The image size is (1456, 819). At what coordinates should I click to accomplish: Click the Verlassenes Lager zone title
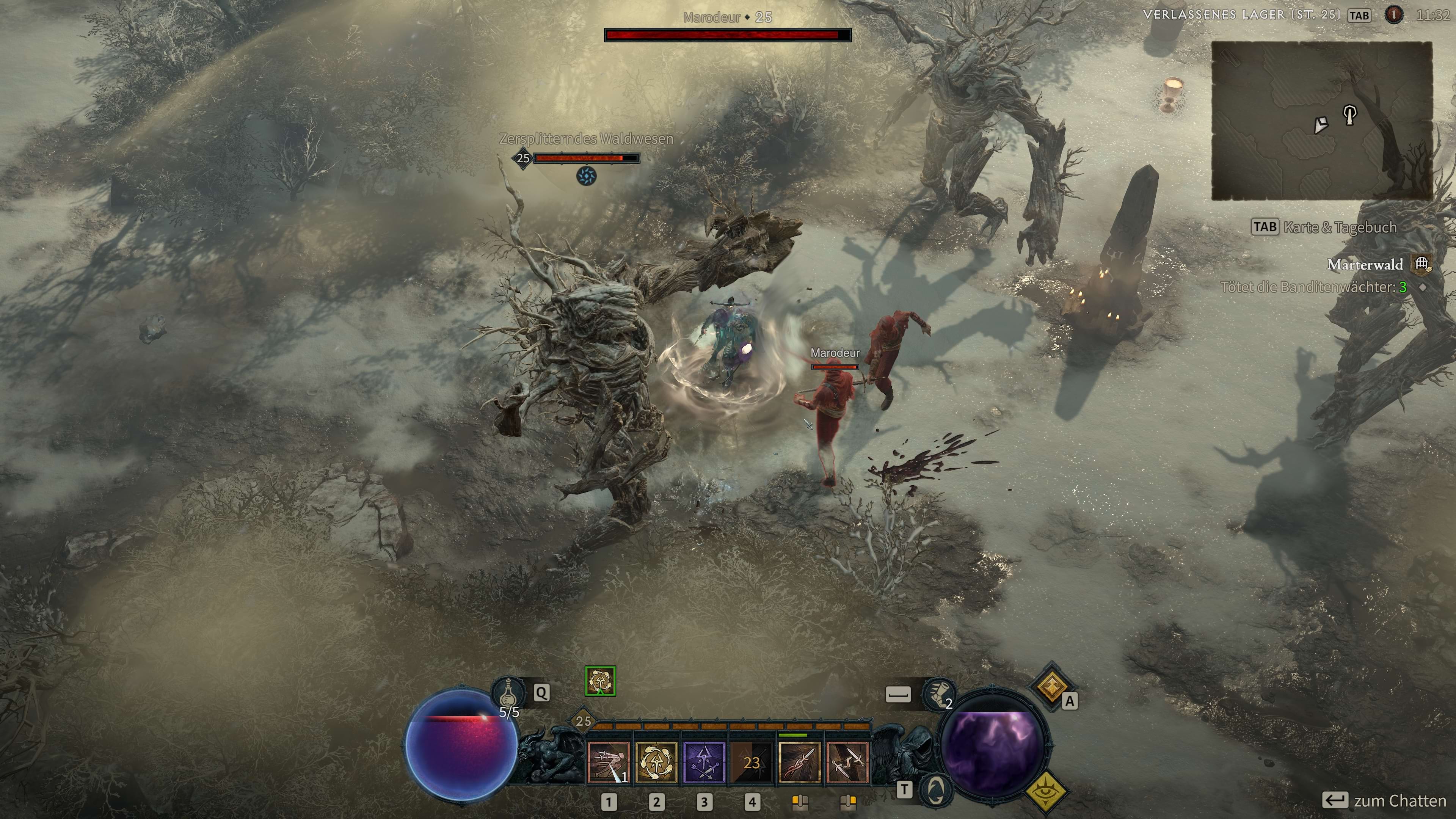(x=1241, y=15)
